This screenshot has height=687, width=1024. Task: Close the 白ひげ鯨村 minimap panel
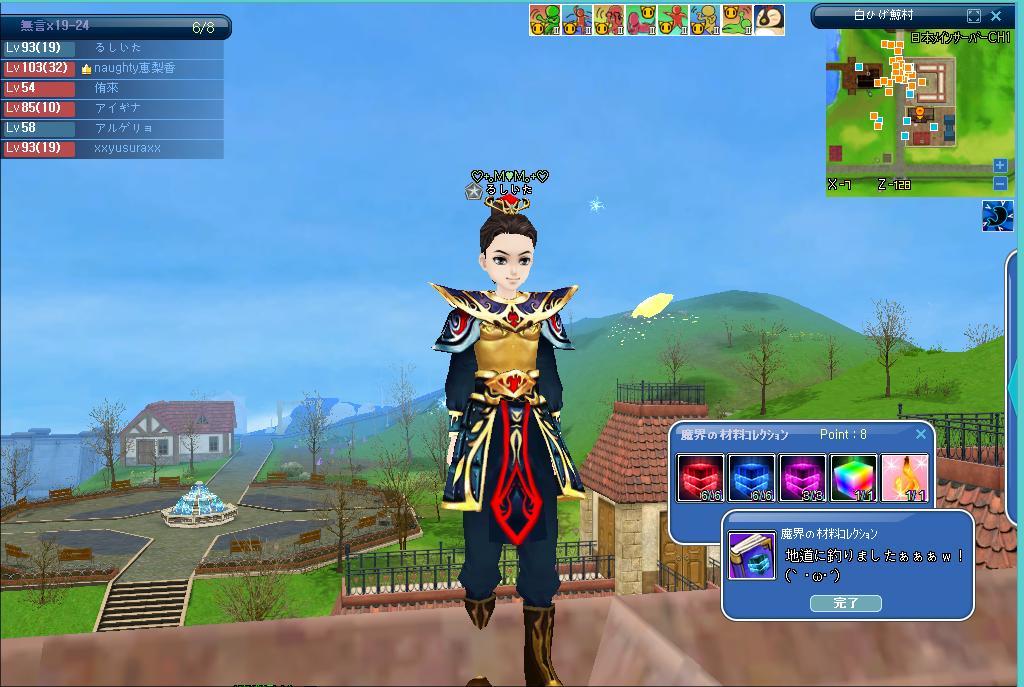coord(996,16)
